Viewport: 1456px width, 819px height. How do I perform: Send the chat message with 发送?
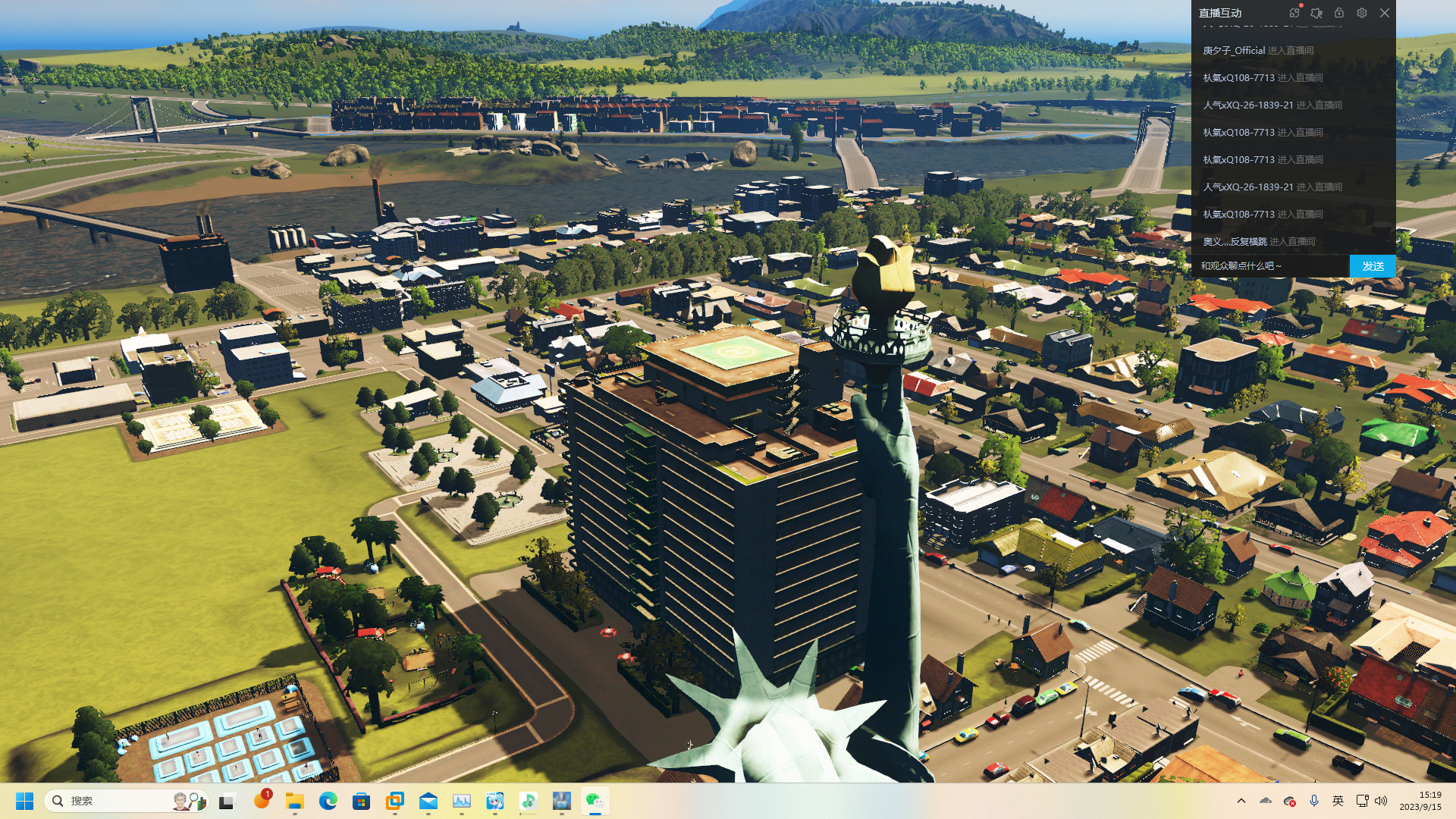[x=1373, y=266]
